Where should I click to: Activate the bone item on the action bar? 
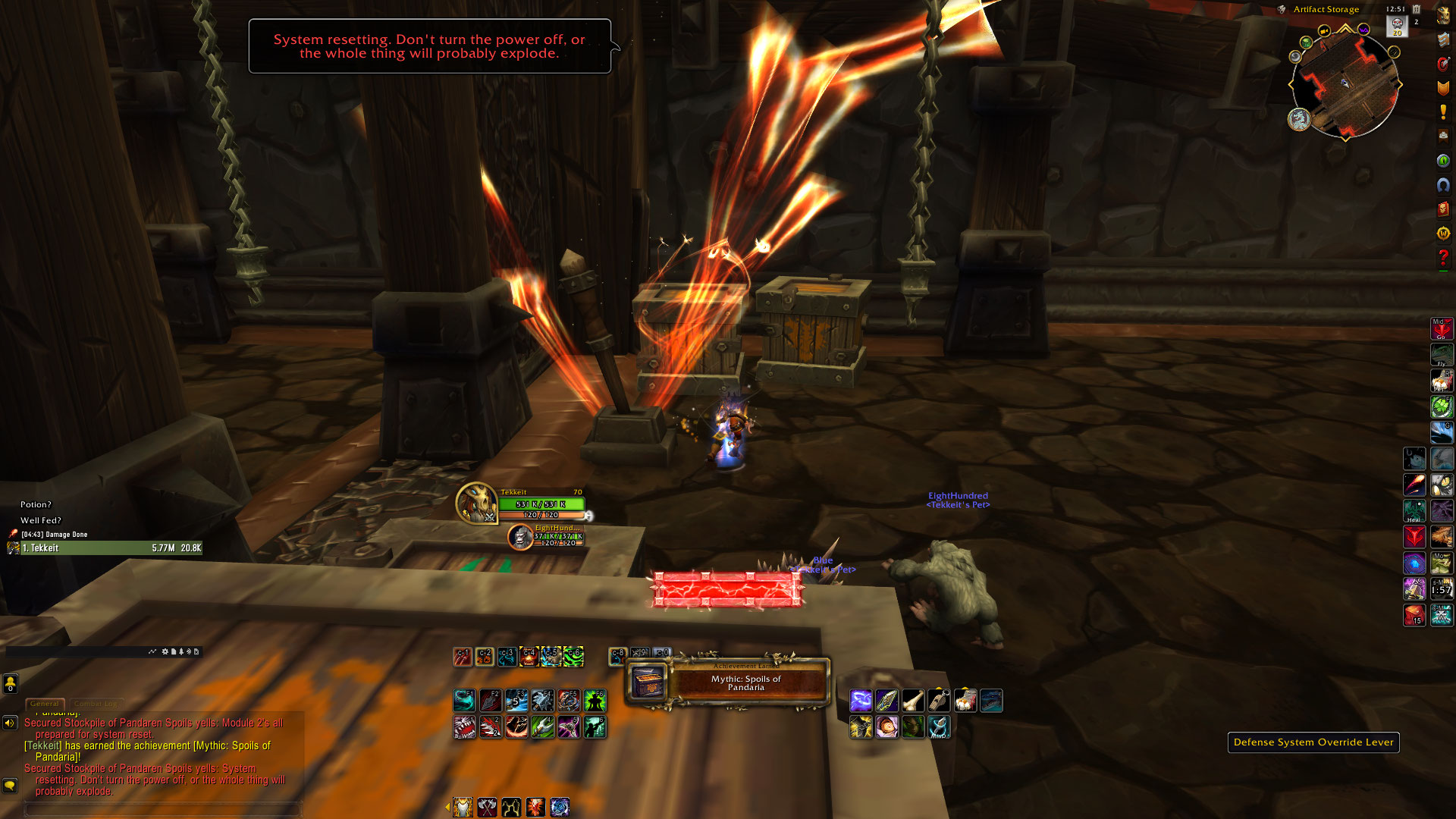[913, 700]
